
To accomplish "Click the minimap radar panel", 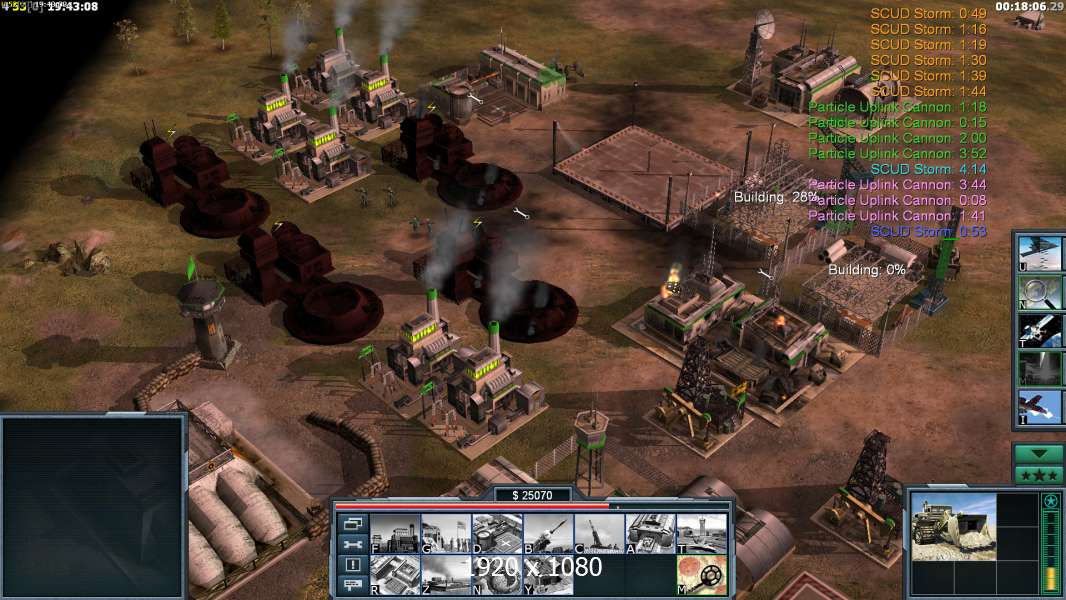I will (94, 507).
